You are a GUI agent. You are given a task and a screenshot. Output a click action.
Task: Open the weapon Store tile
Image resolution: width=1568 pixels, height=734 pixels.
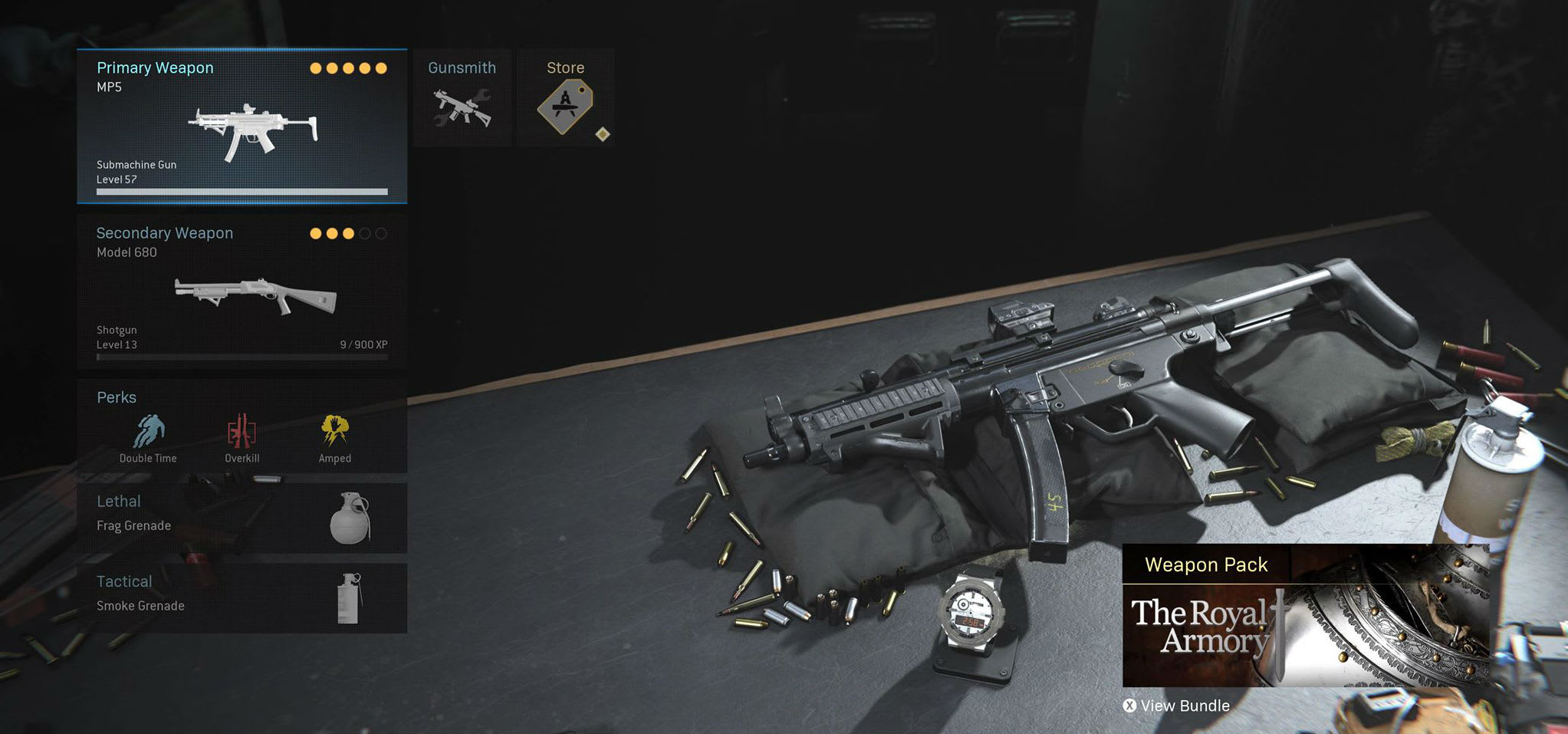pos(566,98)
